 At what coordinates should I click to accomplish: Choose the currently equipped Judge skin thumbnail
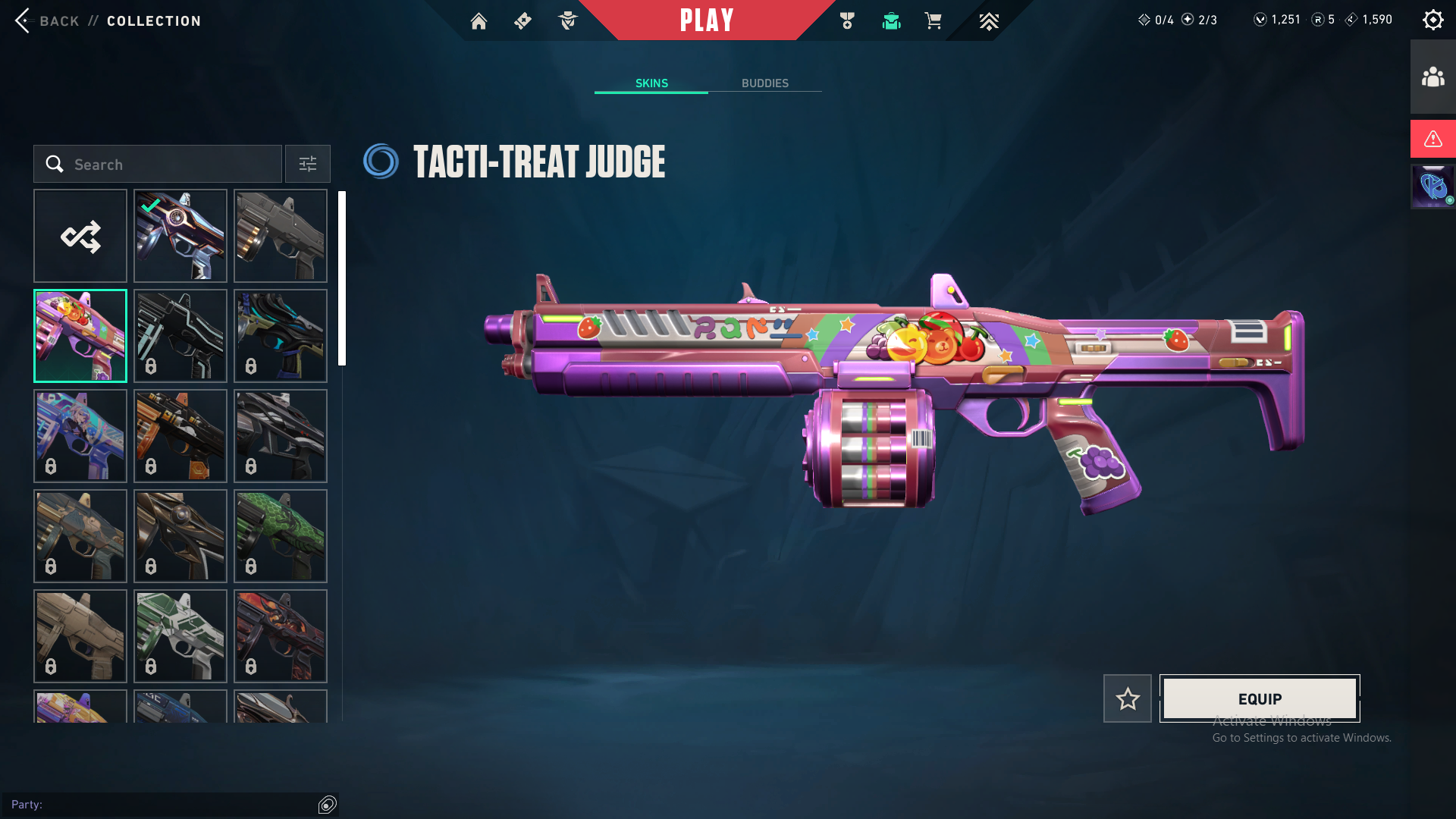tap(180, 237)
